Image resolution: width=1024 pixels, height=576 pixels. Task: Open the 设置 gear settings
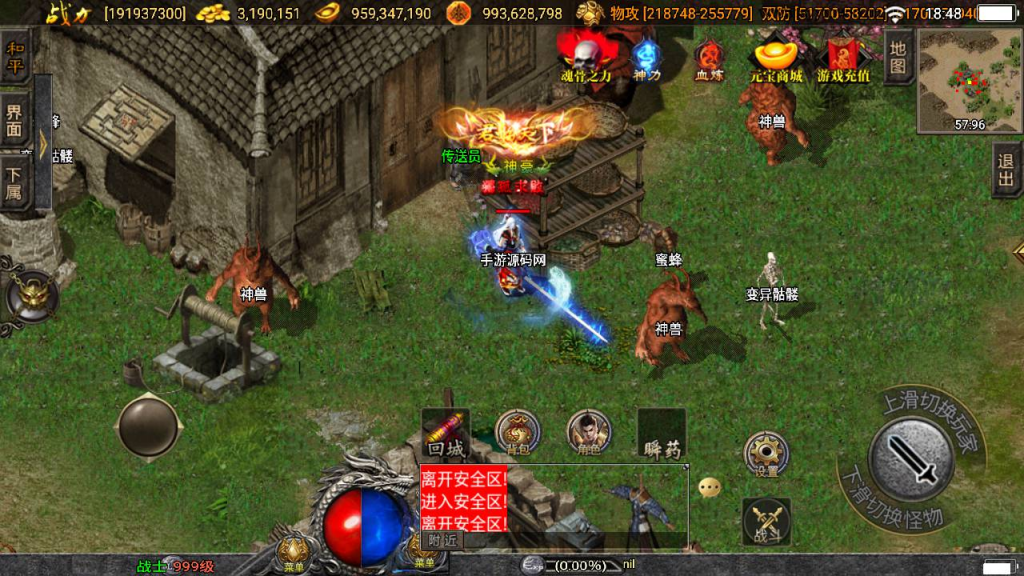[767, 454]
